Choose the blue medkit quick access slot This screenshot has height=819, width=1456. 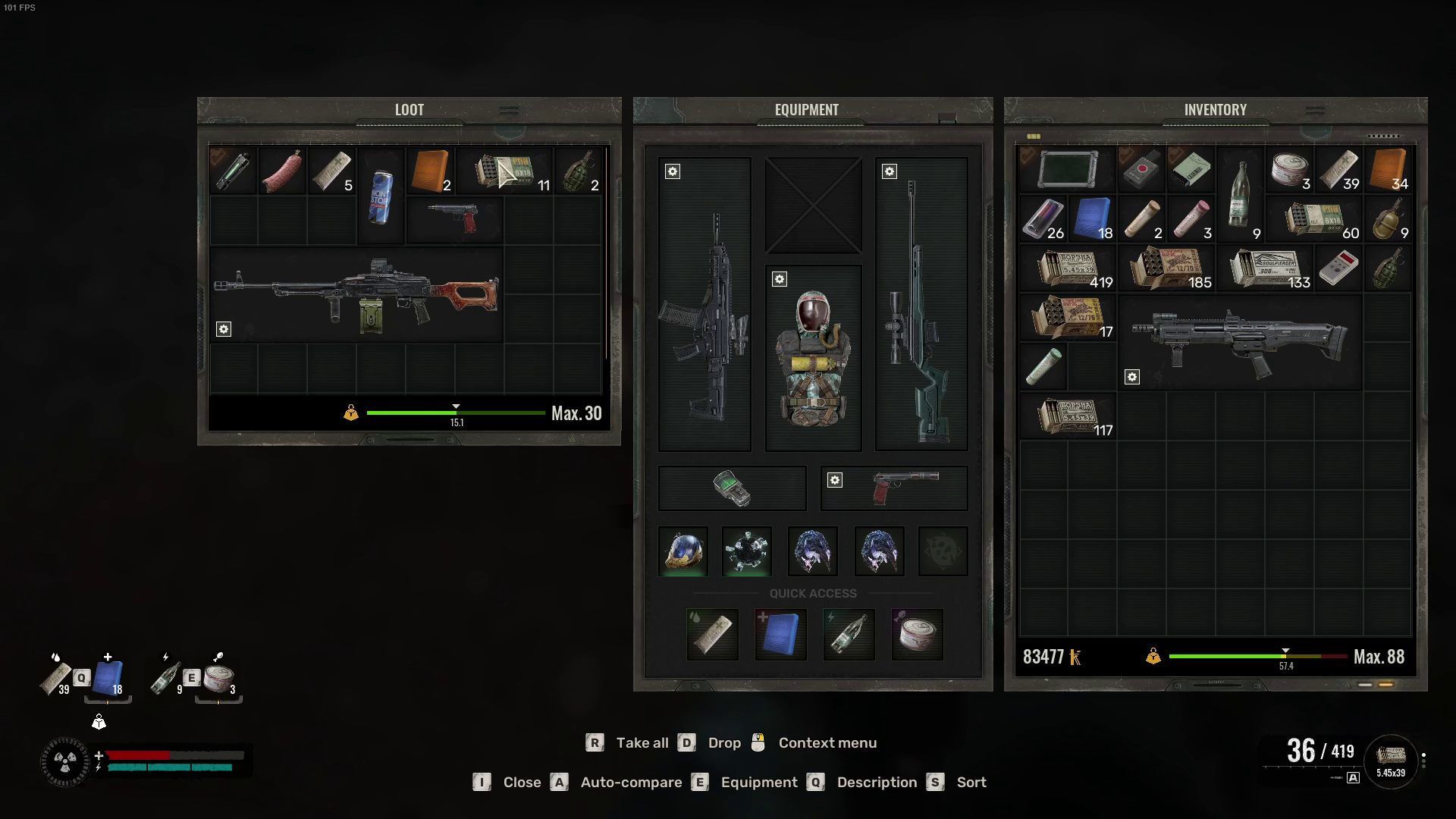point(780,635)
